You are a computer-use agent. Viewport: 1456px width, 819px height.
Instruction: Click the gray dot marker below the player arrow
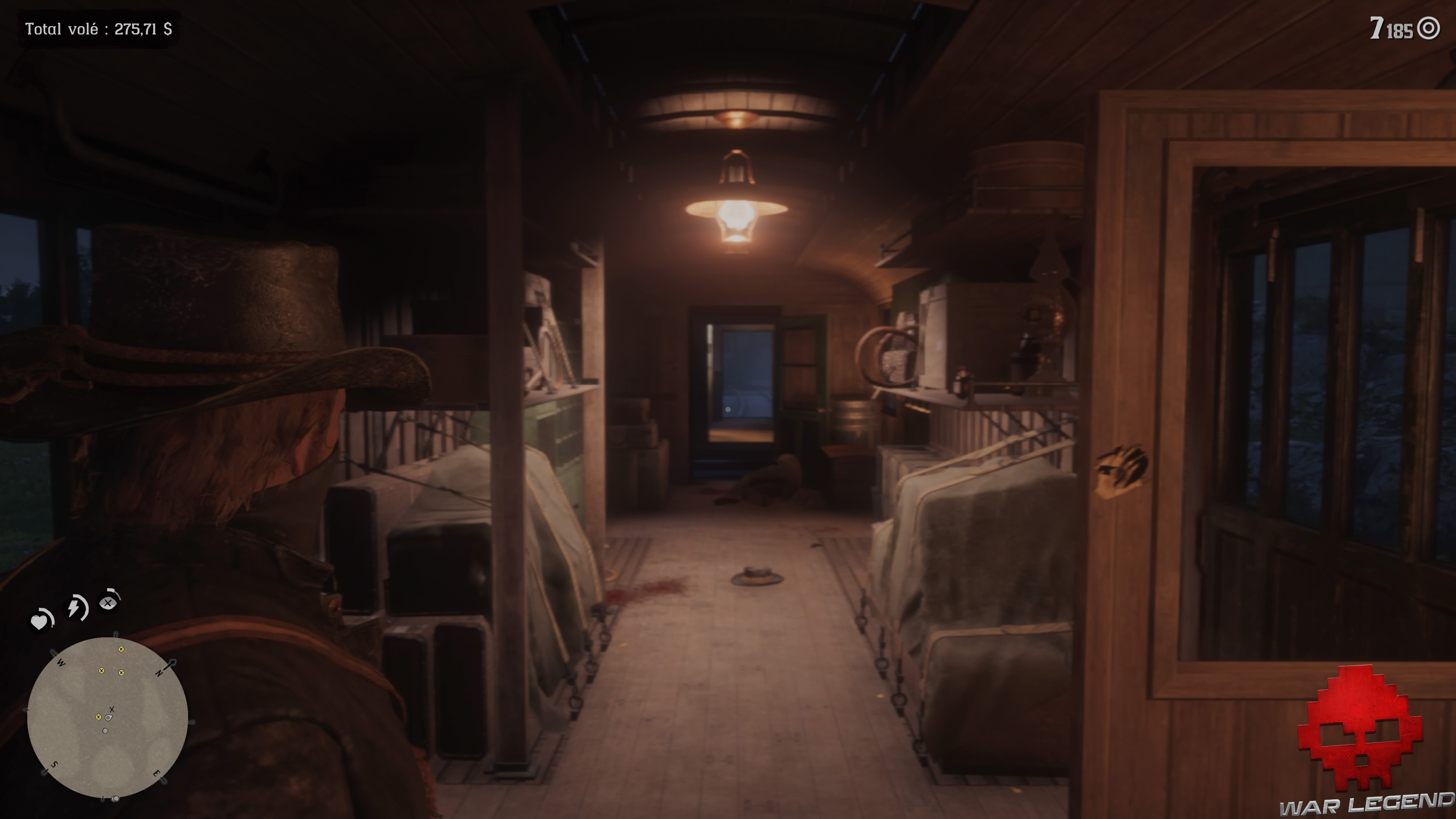[105, 730]
